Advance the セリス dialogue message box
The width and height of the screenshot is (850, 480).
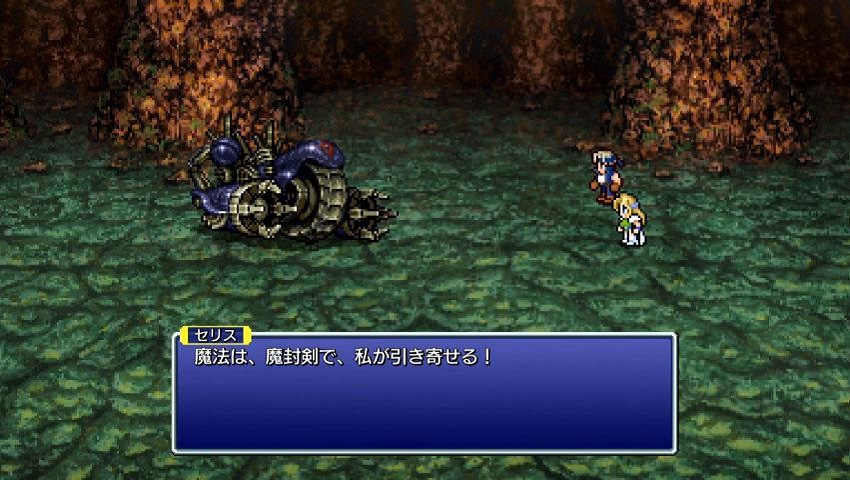point(424,392)
